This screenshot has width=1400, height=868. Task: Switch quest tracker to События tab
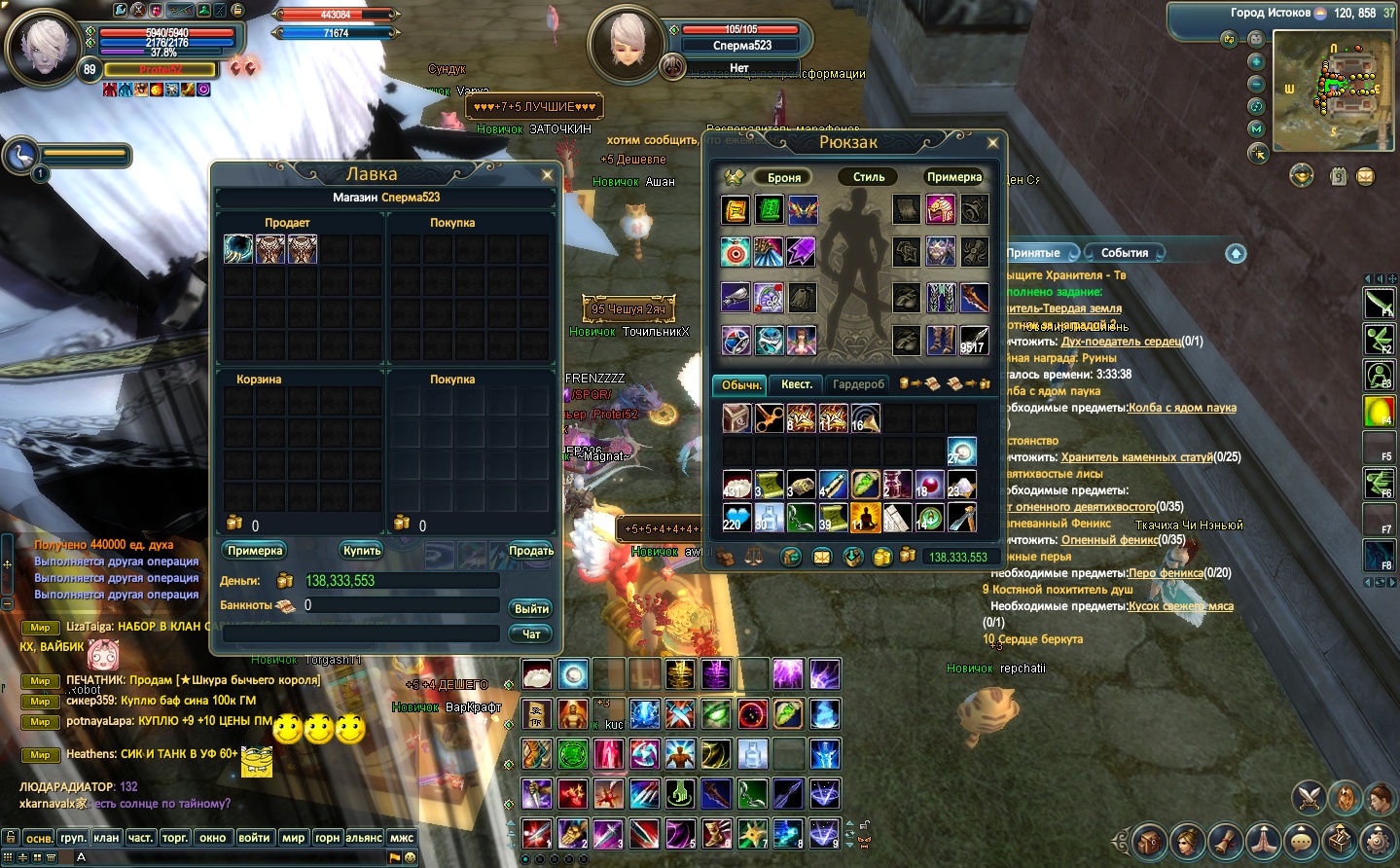click(x=1125, y=253)
